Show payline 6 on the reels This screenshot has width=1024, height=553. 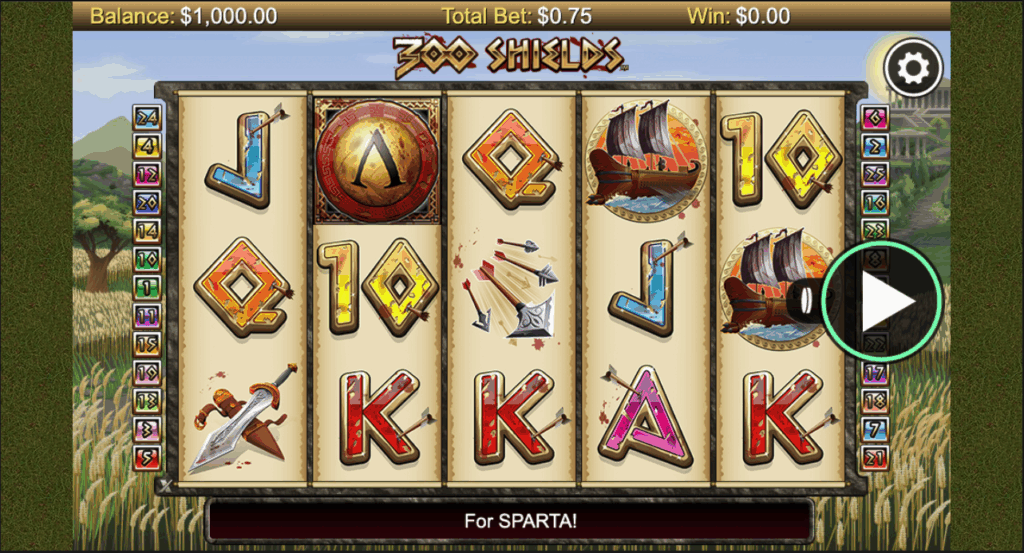pos(875,117)
